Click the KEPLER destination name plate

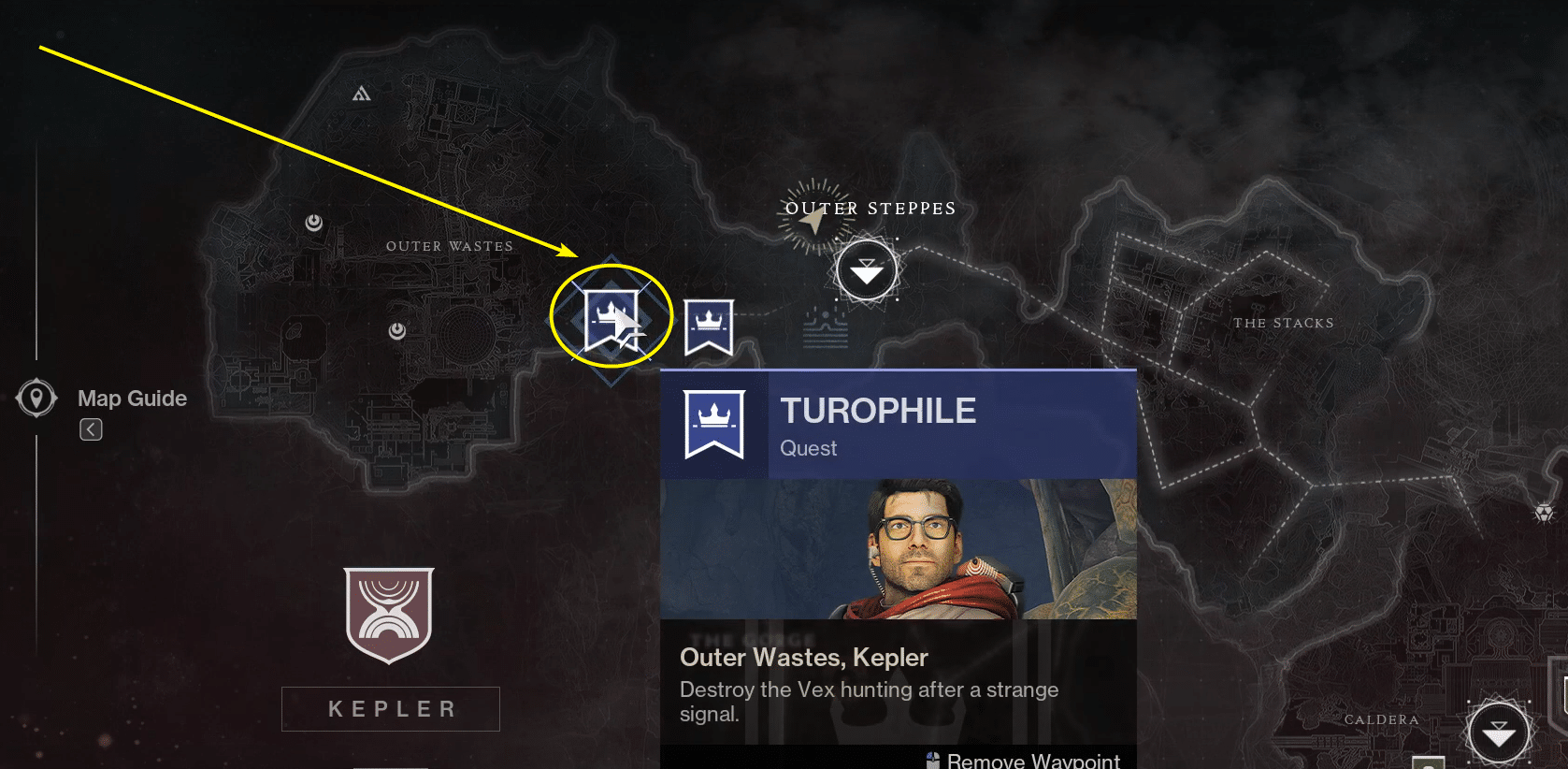[390, 708]
